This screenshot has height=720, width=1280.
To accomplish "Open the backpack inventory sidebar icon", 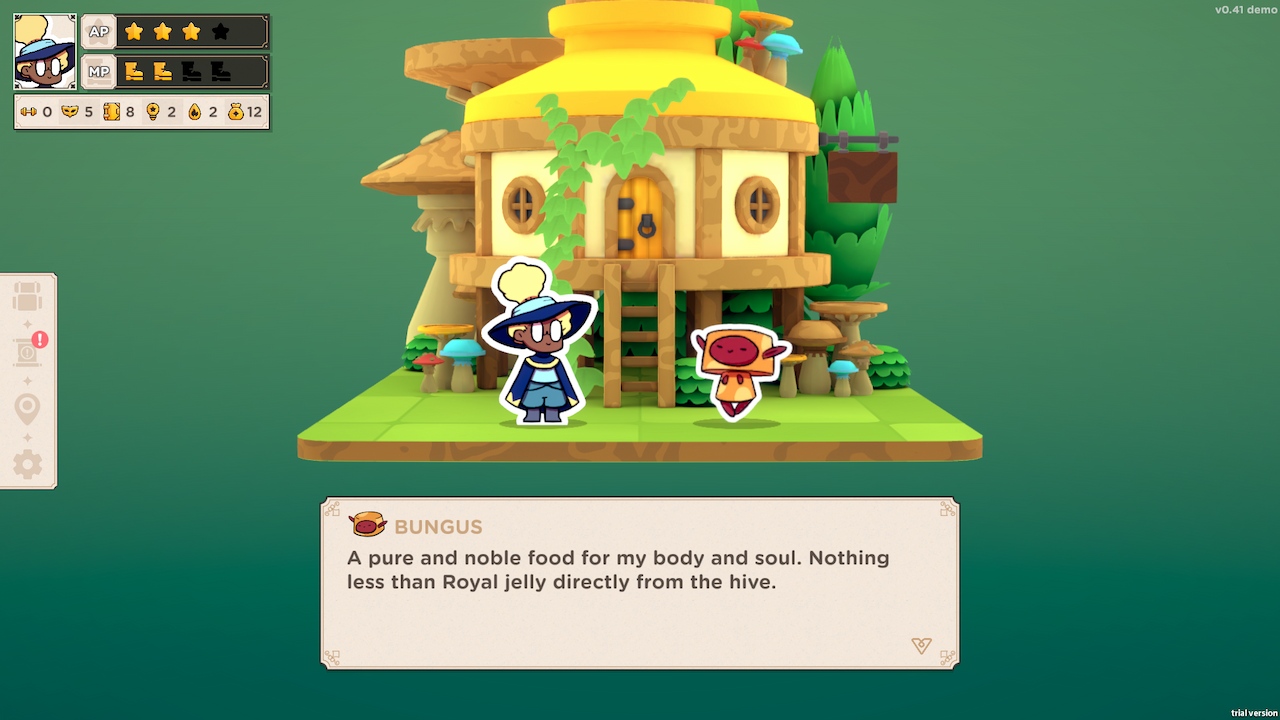I will pos(27,295).
